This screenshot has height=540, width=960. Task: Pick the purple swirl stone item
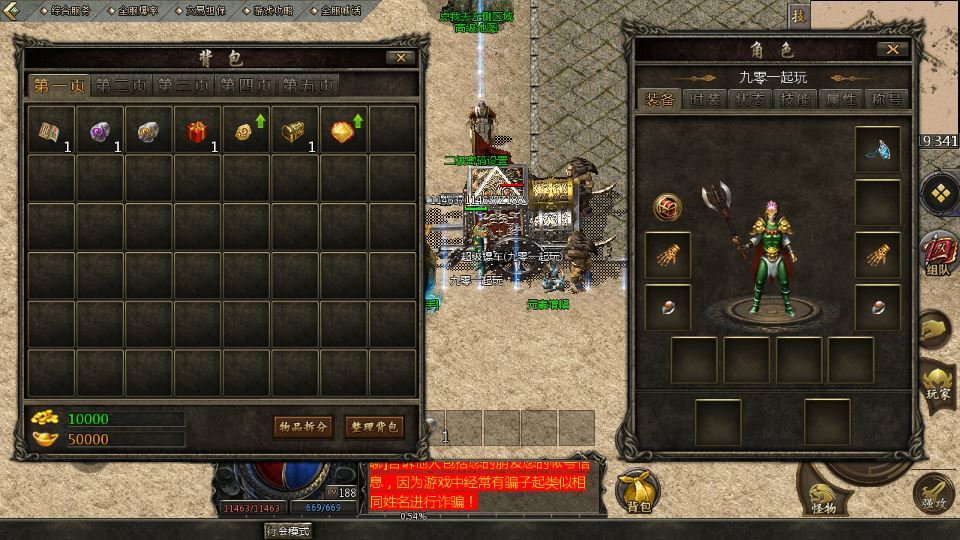click(x=99, y=131)
